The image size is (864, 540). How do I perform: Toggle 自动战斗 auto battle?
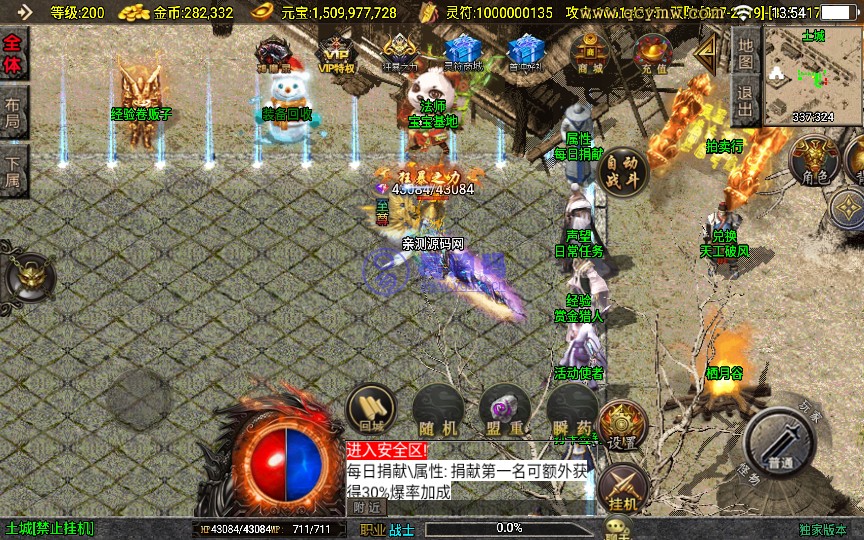point(623,171)
